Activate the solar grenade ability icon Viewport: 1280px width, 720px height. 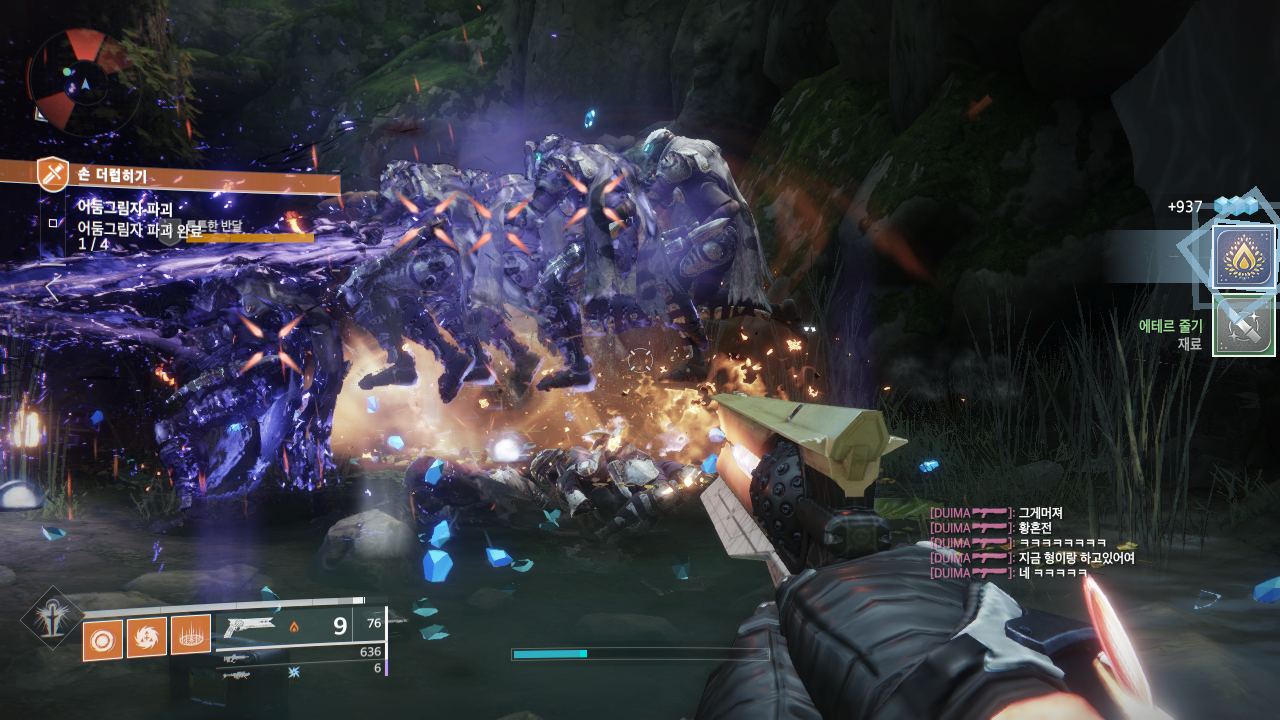(x=102, y=640)
